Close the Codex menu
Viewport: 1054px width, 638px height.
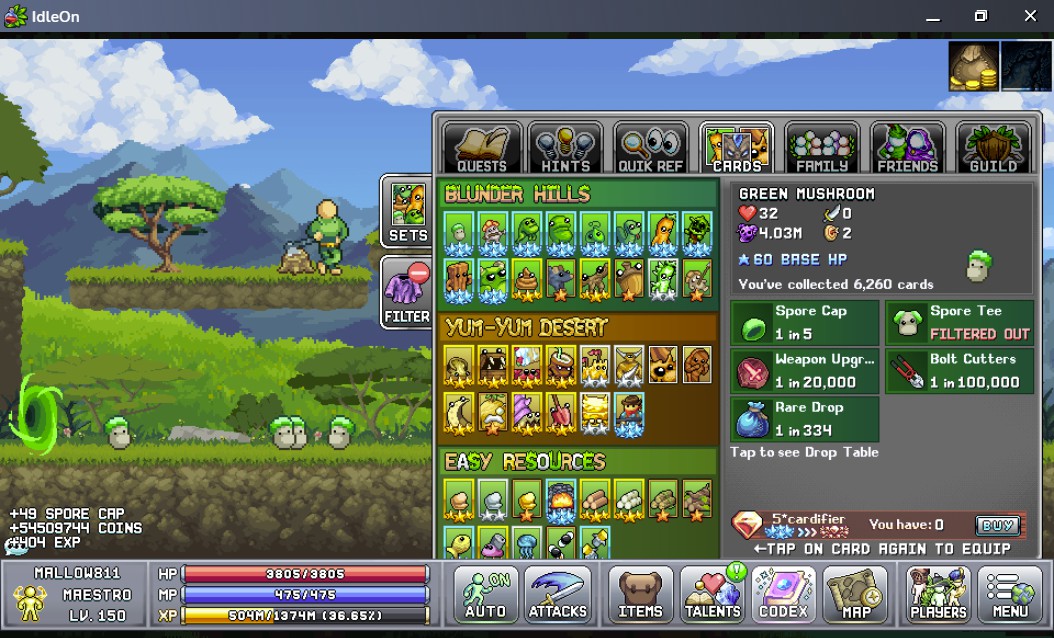click(x=785, y=594)
